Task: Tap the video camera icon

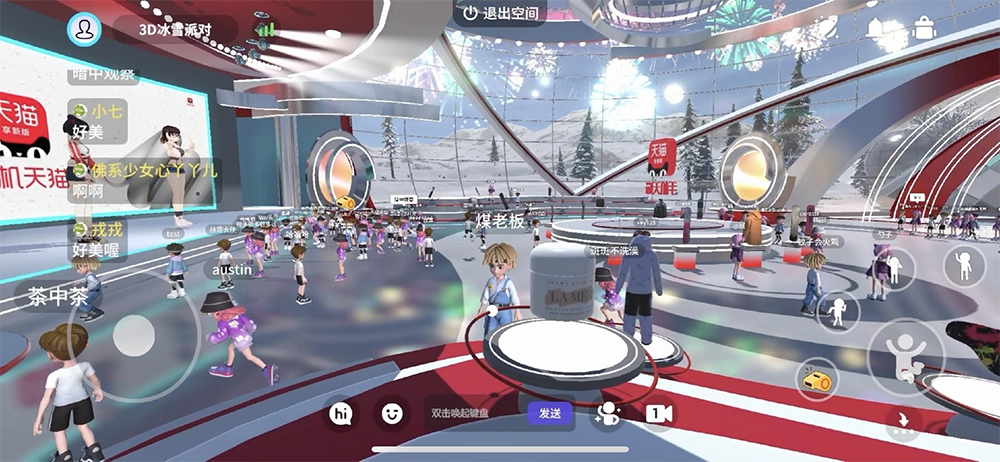Action: tap(657, 414)
